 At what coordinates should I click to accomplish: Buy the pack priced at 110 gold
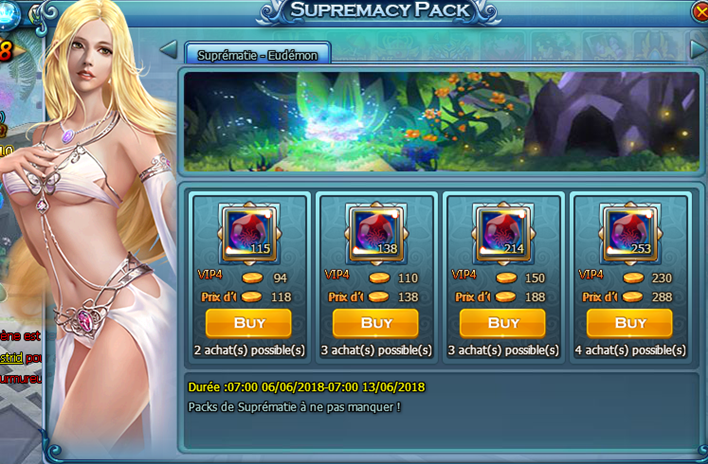376,323
